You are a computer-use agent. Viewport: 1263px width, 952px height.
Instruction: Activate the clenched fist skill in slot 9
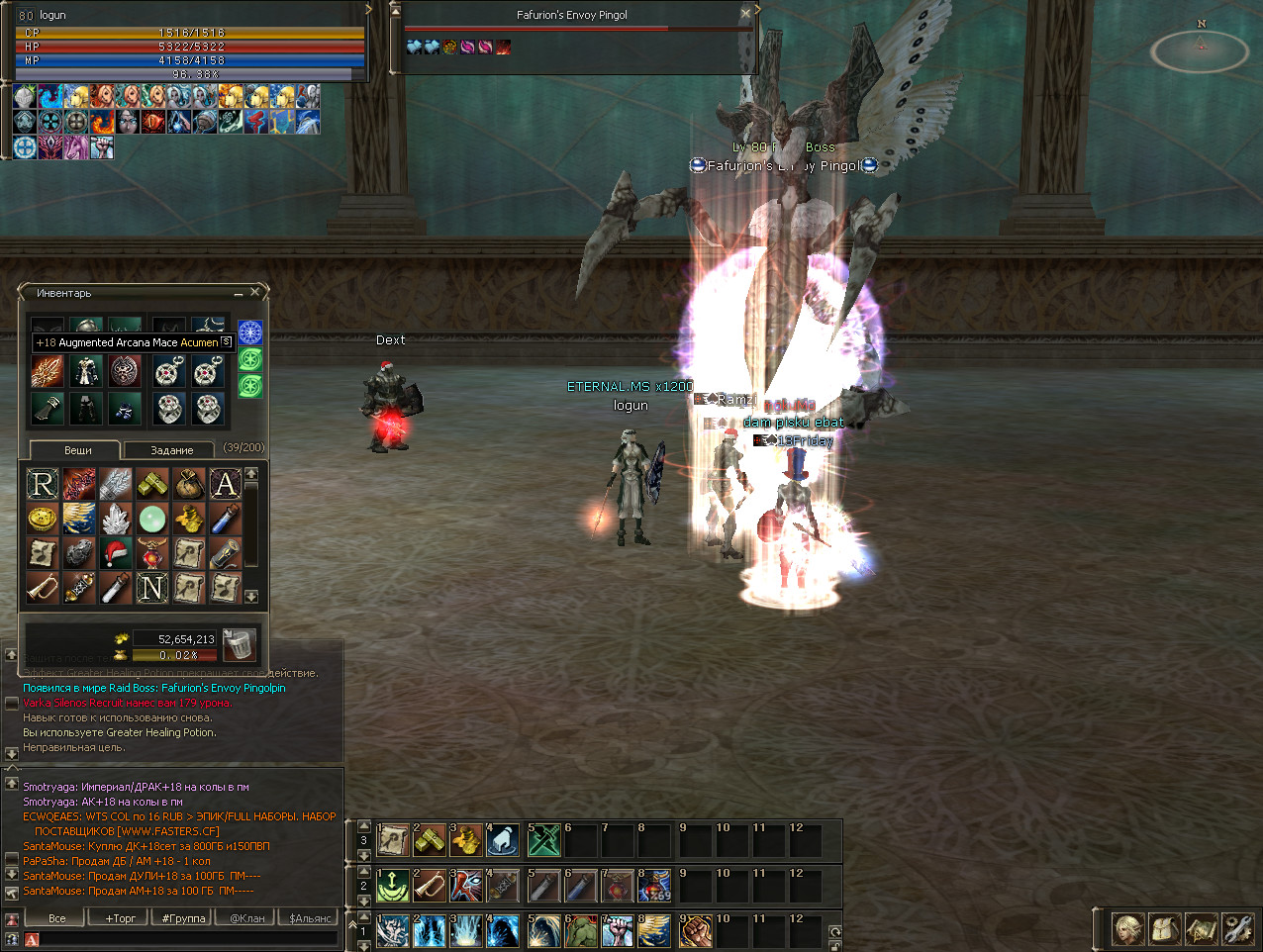(x=694, y=931)
